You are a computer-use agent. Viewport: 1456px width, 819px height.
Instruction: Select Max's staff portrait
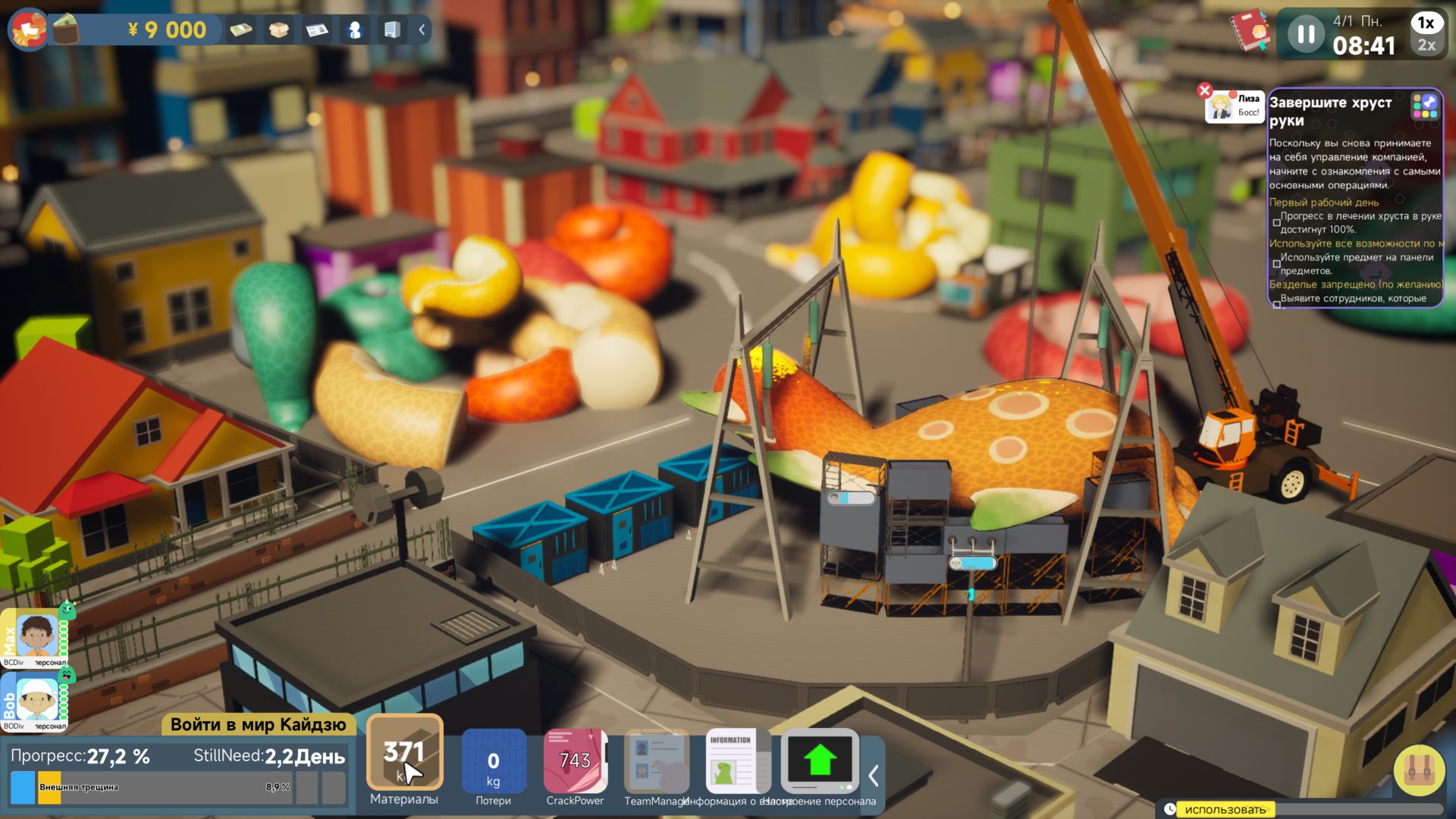(36, 635)
